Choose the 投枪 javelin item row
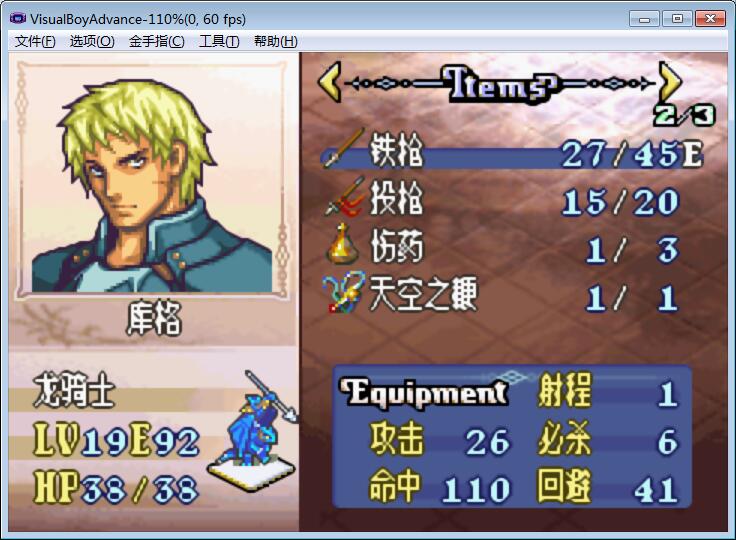The width and height of the screenshot is (736, 540). point(510,202)
